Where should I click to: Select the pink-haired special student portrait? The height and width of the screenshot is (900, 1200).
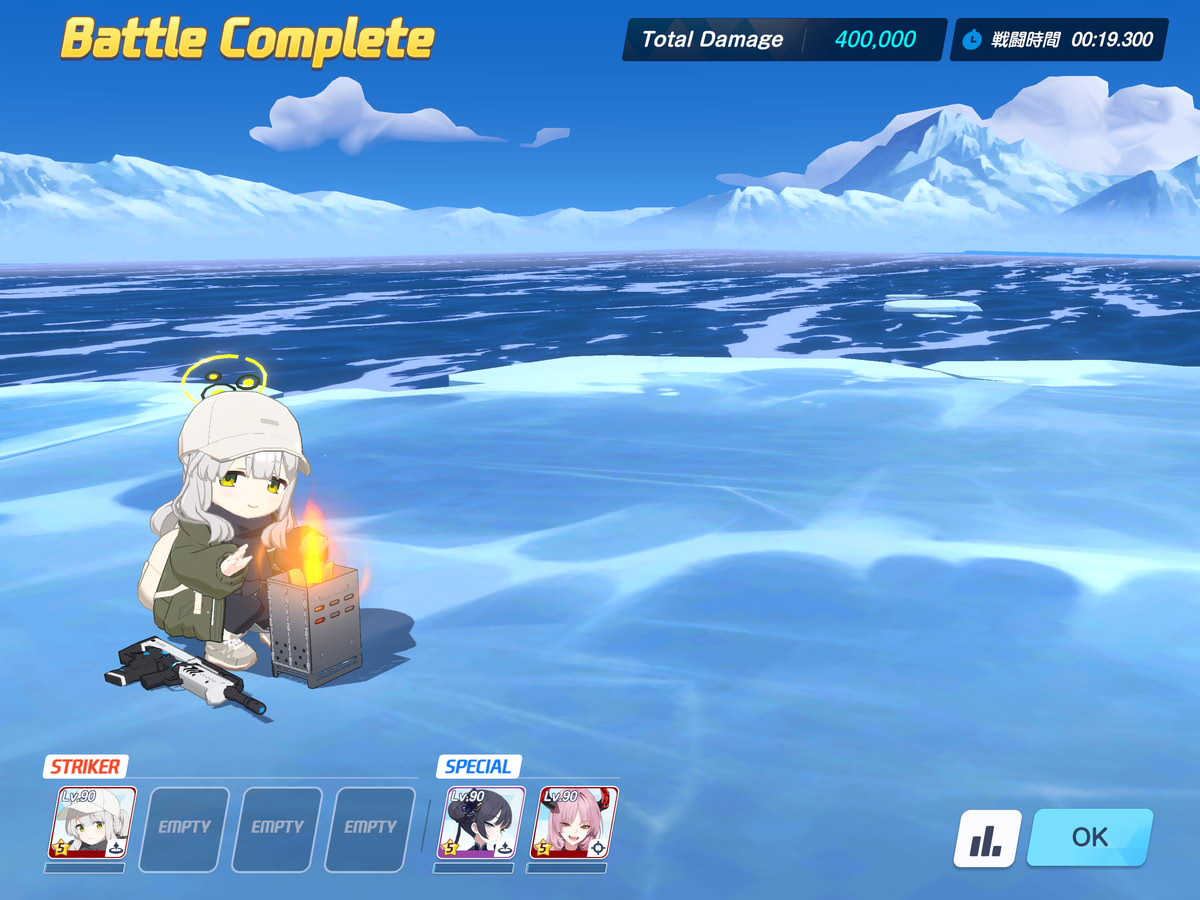pos(574,823)
